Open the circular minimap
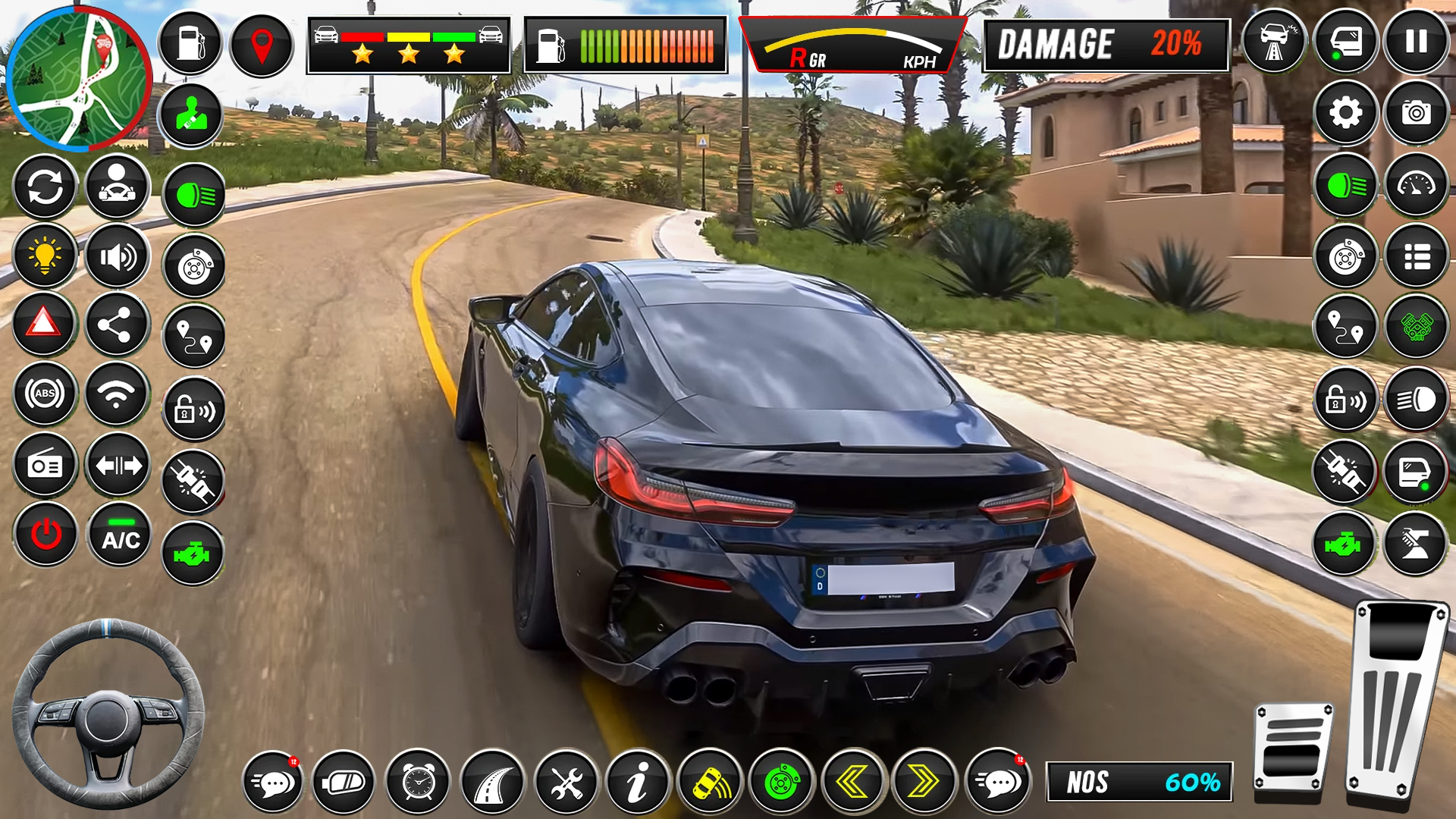Screen dimensions: 1456x819 (78, 78)
